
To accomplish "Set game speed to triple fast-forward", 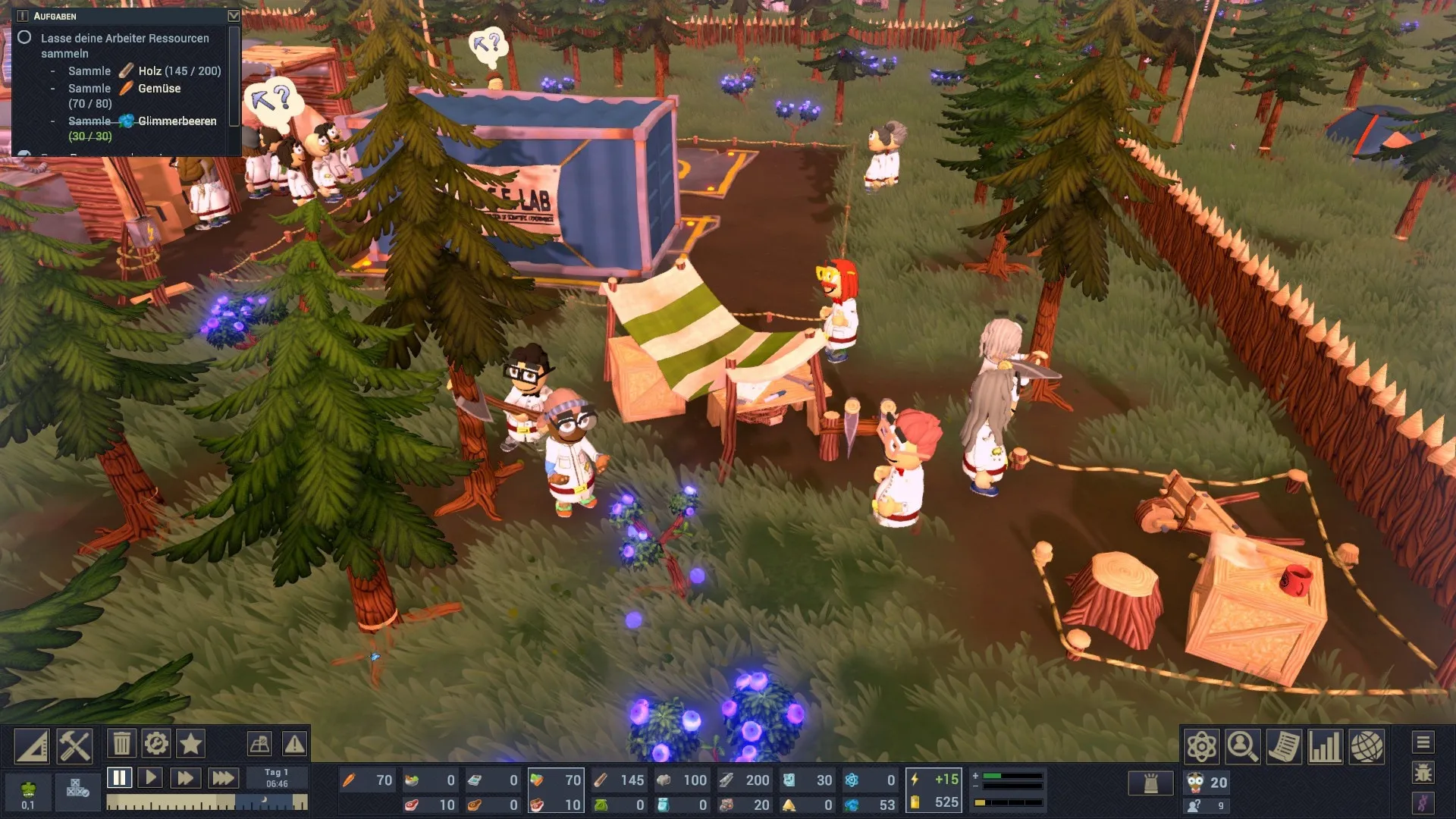I will (222, 778).
